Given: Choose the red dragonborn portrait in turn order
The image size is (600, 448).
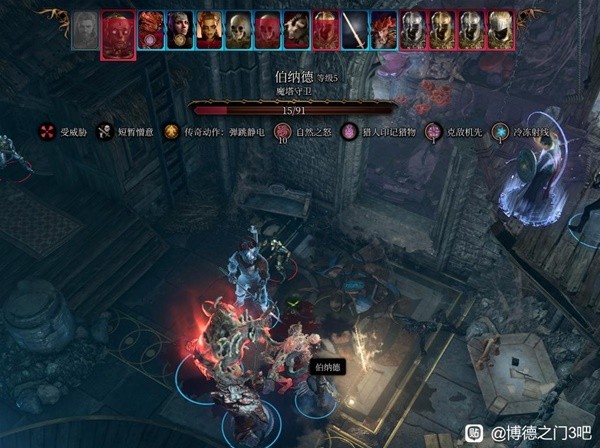Looking at the screenshot, I should (151, 30).
